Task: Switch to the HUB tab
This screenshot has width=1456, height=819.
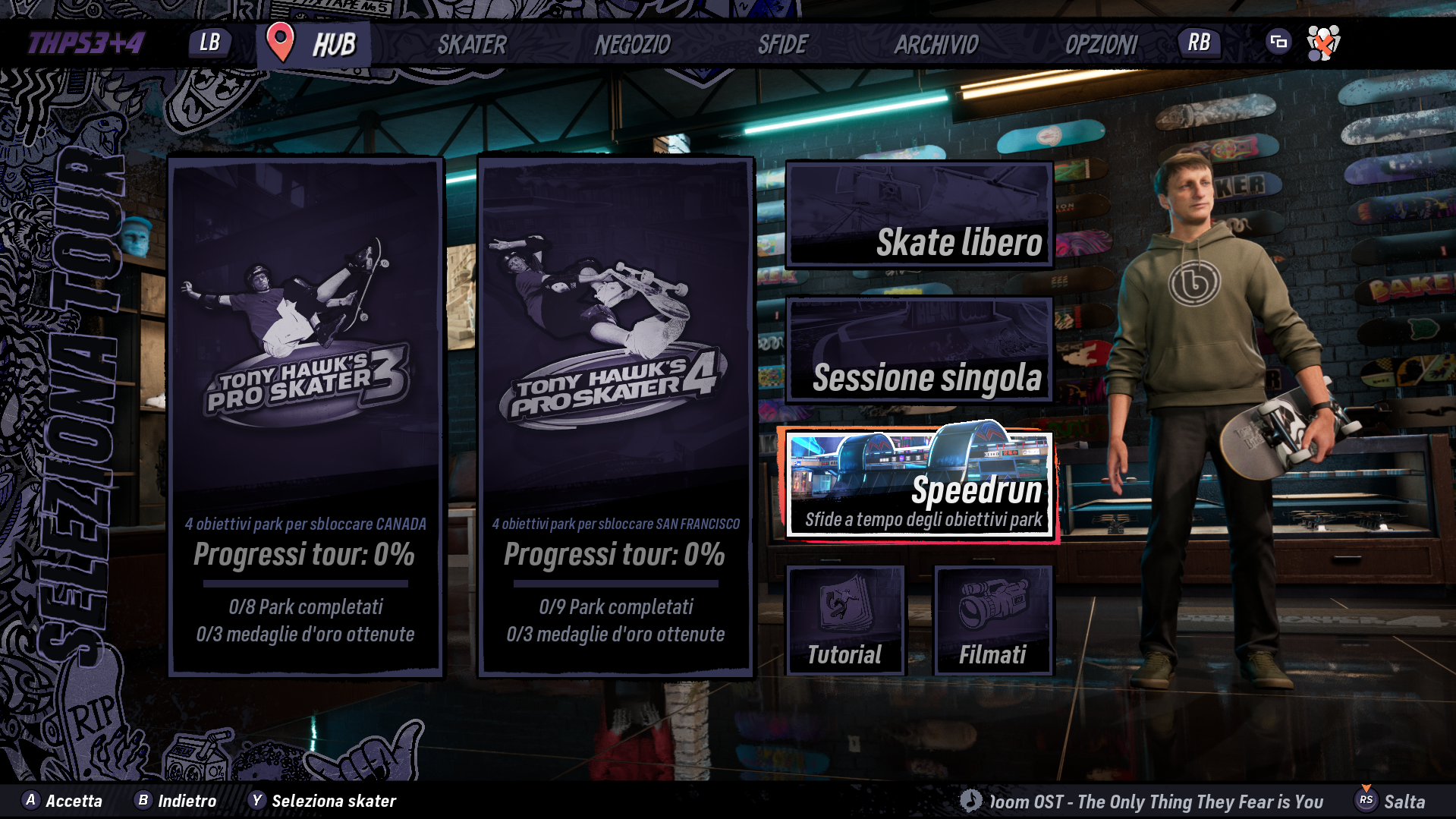Action: point(333,45)
